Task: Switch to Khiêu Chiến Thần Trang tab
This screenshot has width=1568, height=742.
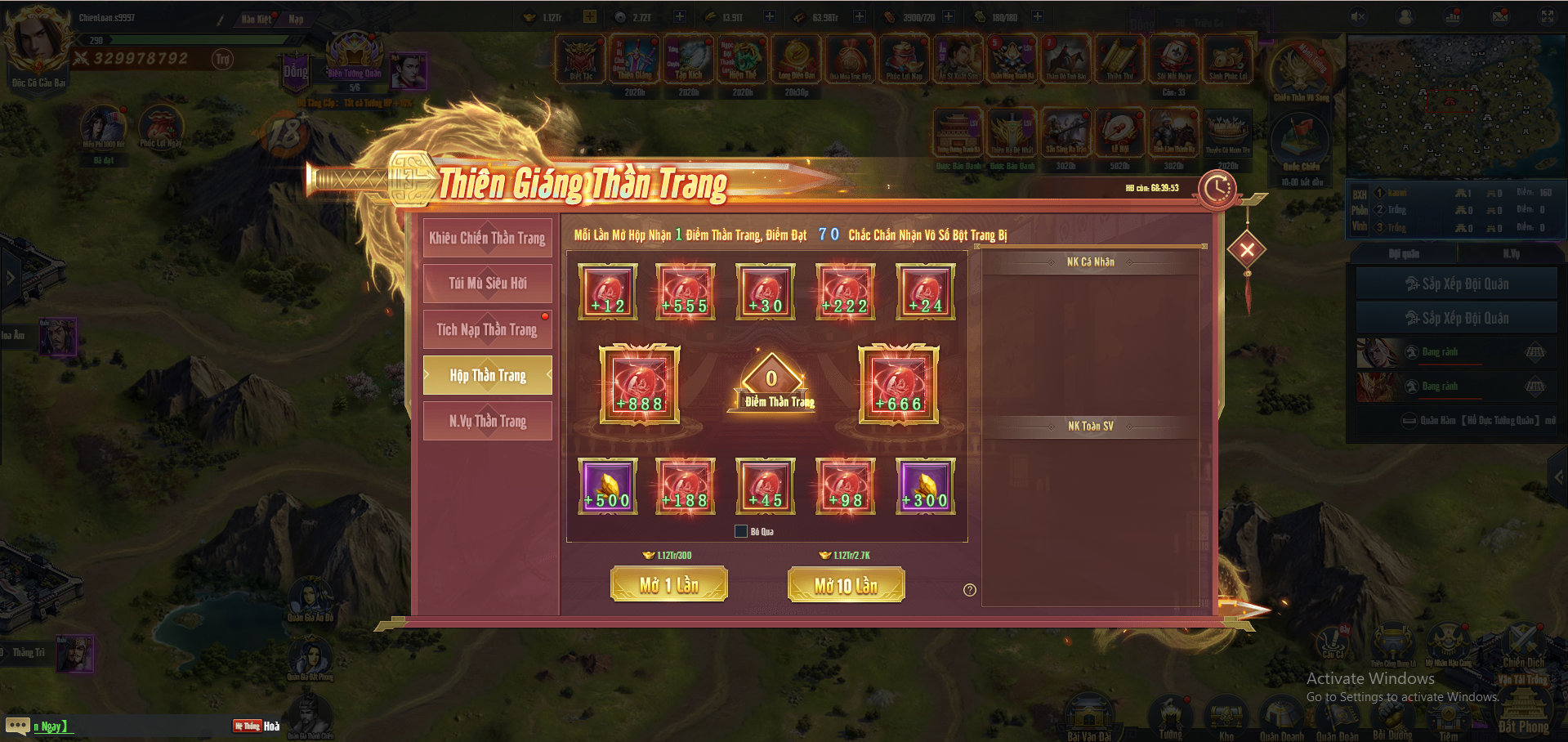Action: click(487, 238)
